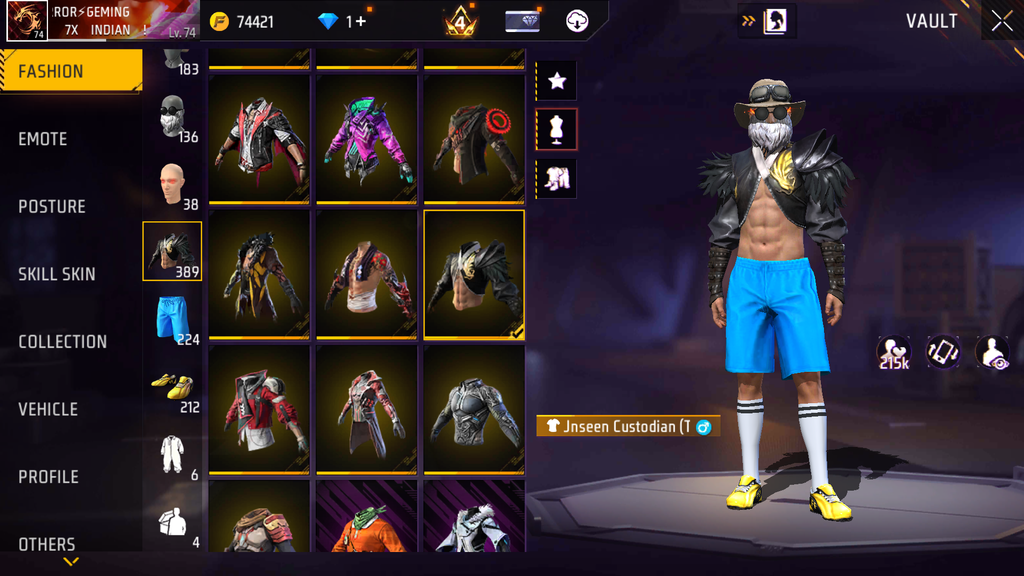The height and width of the screenshot is (576, 1024).
Task: Switch to the Emote tab
Action: coord(43,139)
